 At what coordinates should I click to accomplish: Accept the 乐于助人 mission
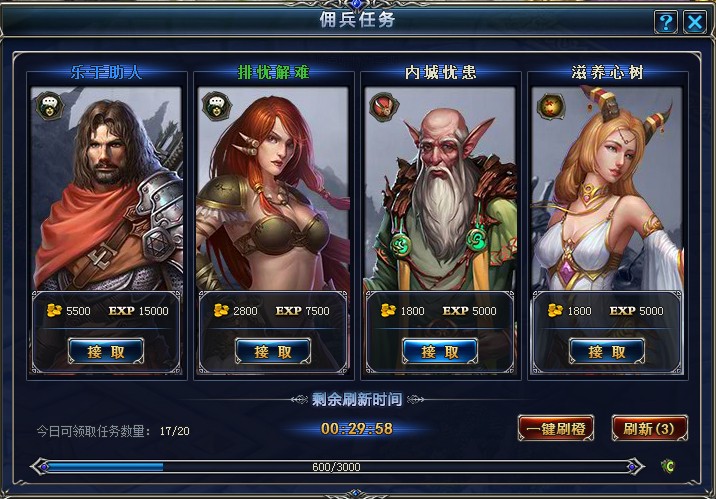(x=106, y=352)
